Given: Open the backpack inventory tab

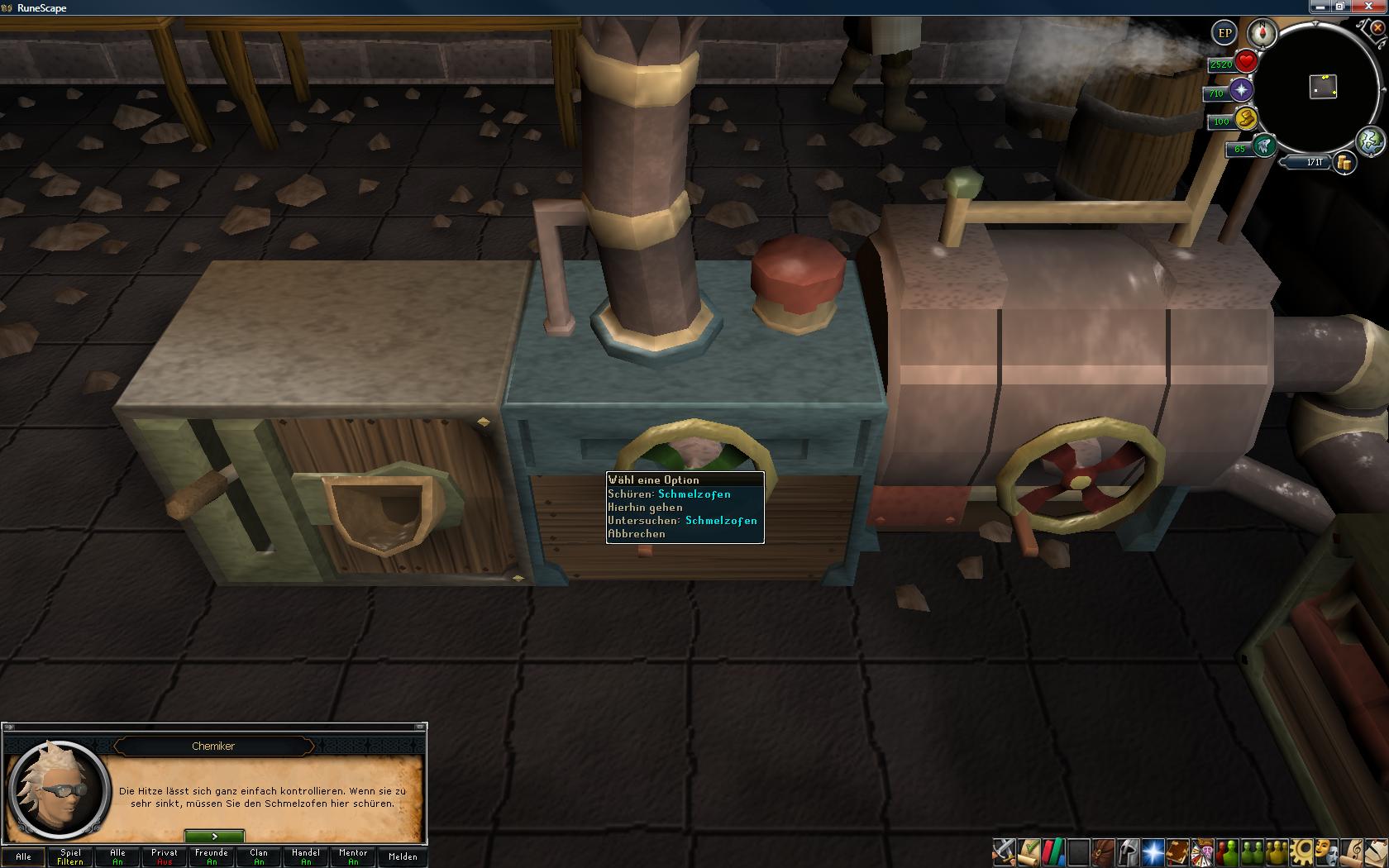Looking at the screenshot, I should coord(1103,851).
